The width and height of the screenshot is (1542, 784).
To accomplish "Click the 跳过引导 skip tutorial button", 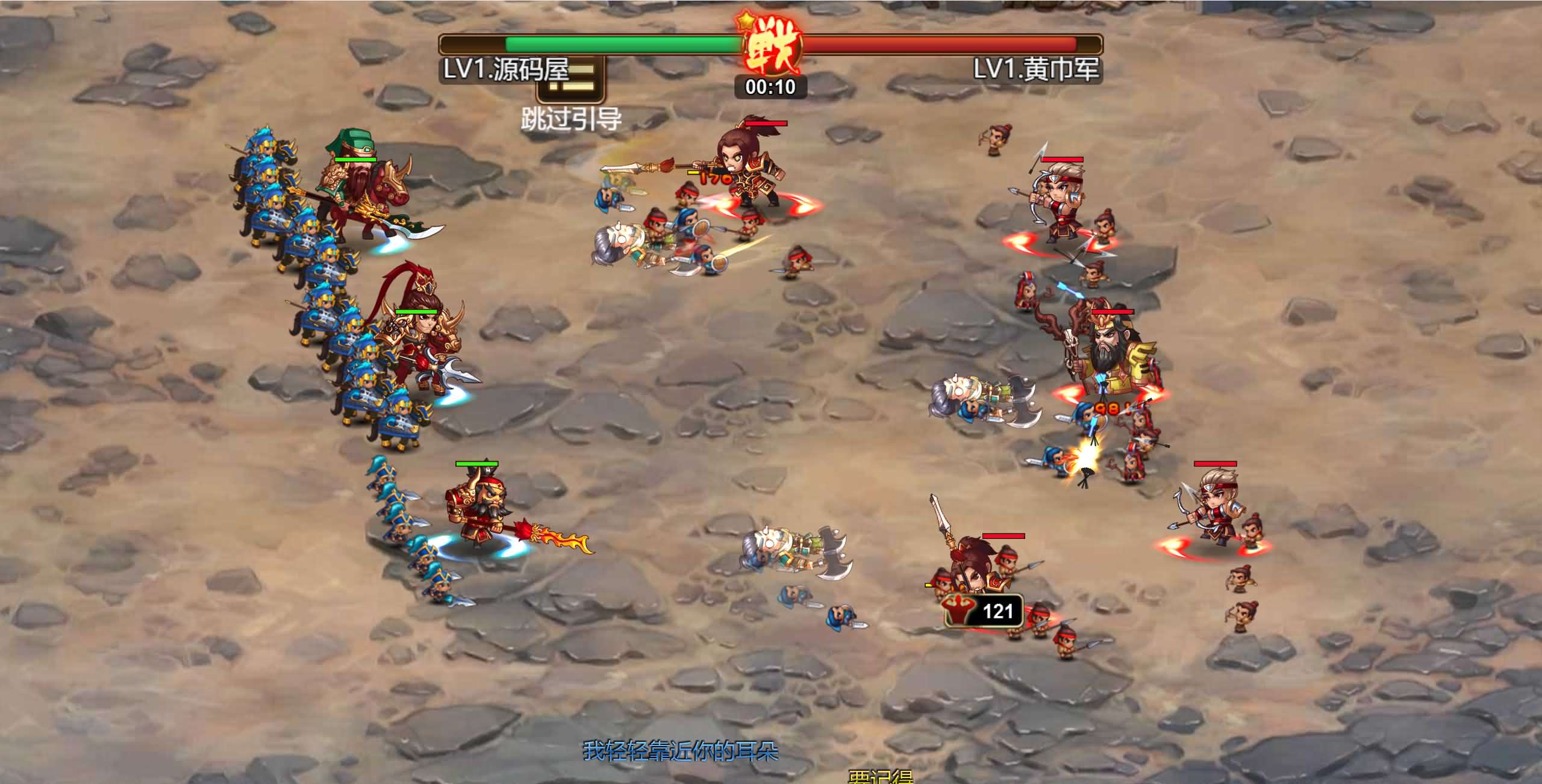I will (570, 96).
